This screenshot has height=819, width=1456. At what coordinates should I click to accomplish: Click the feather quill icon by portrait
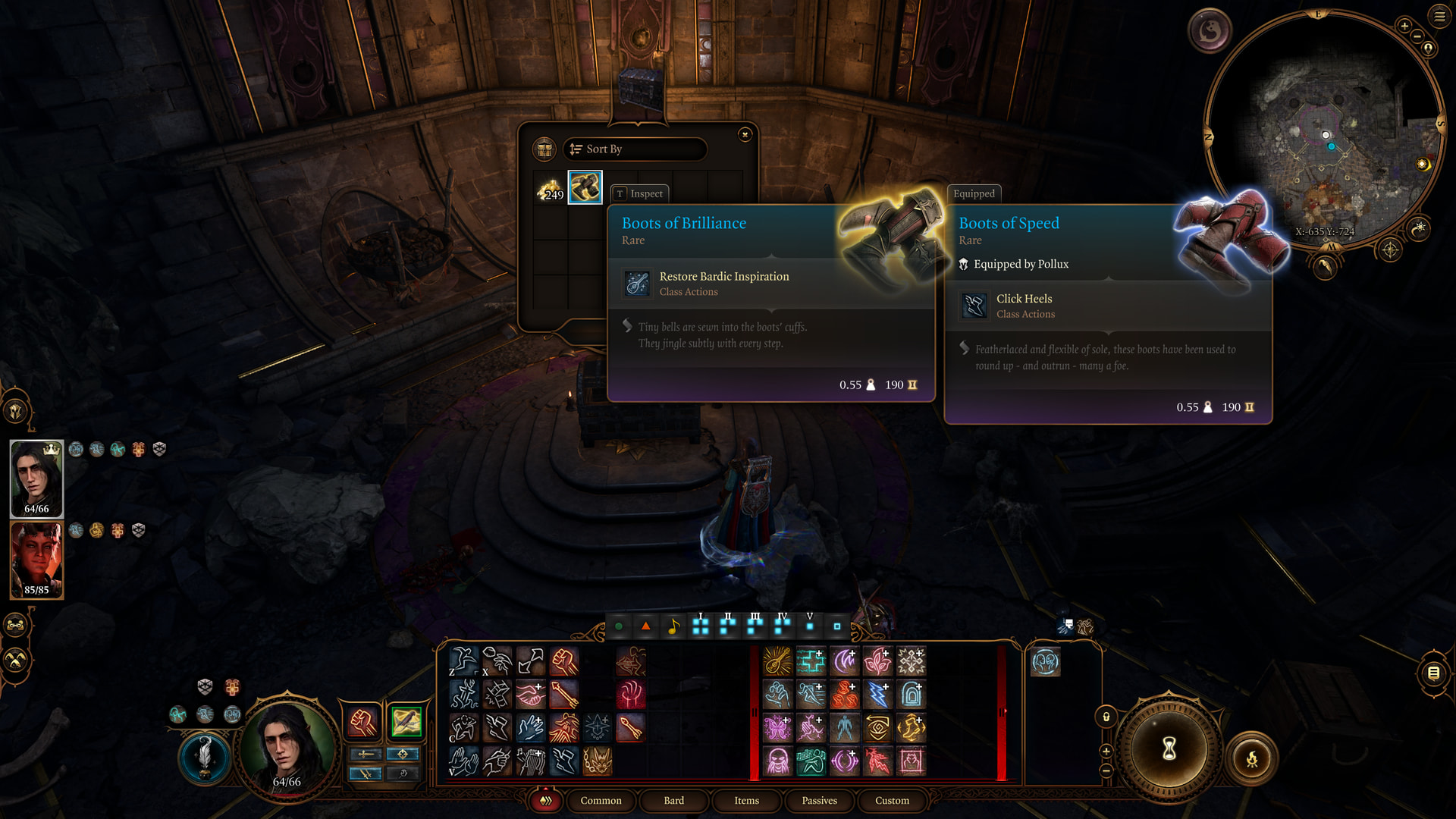click(204, 756)
